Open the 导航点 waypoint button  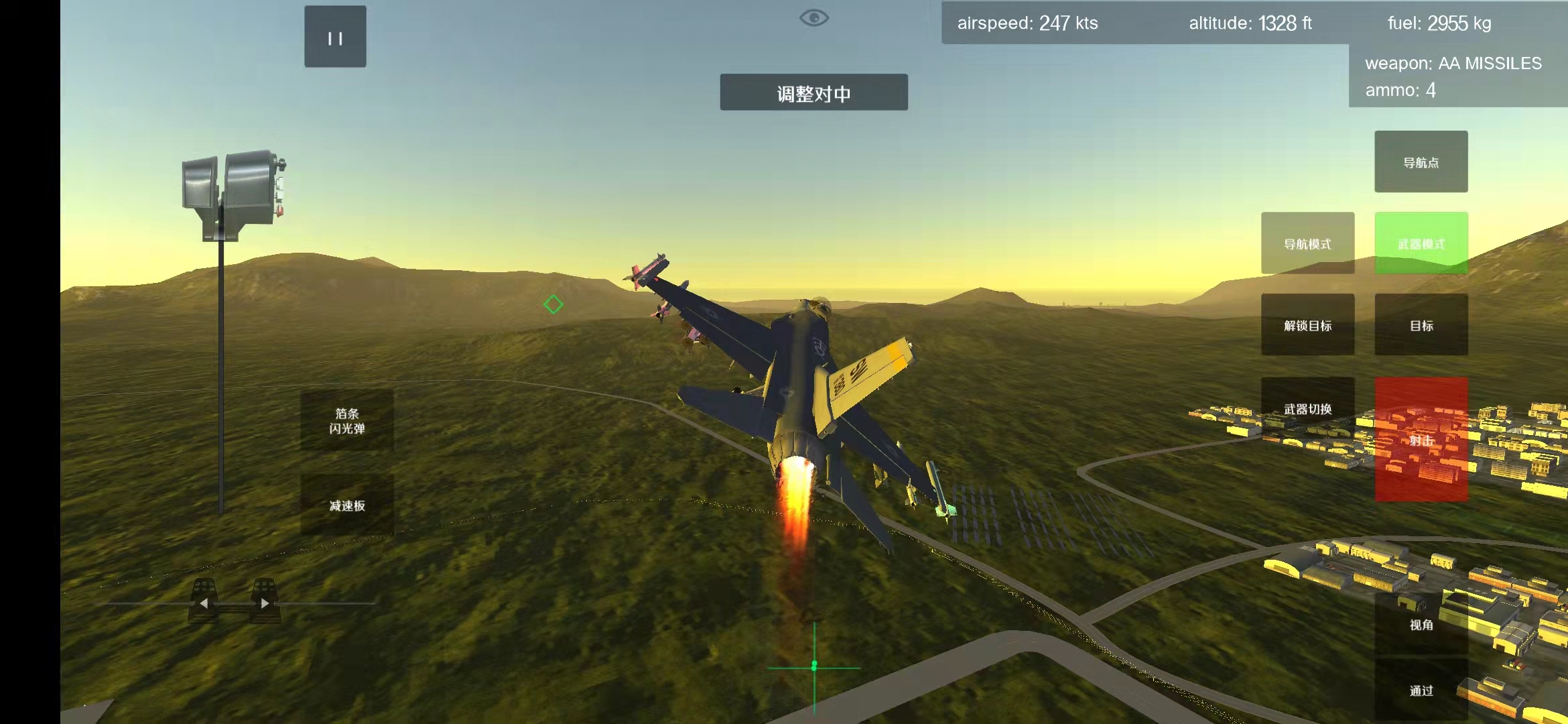(1421, 162)
